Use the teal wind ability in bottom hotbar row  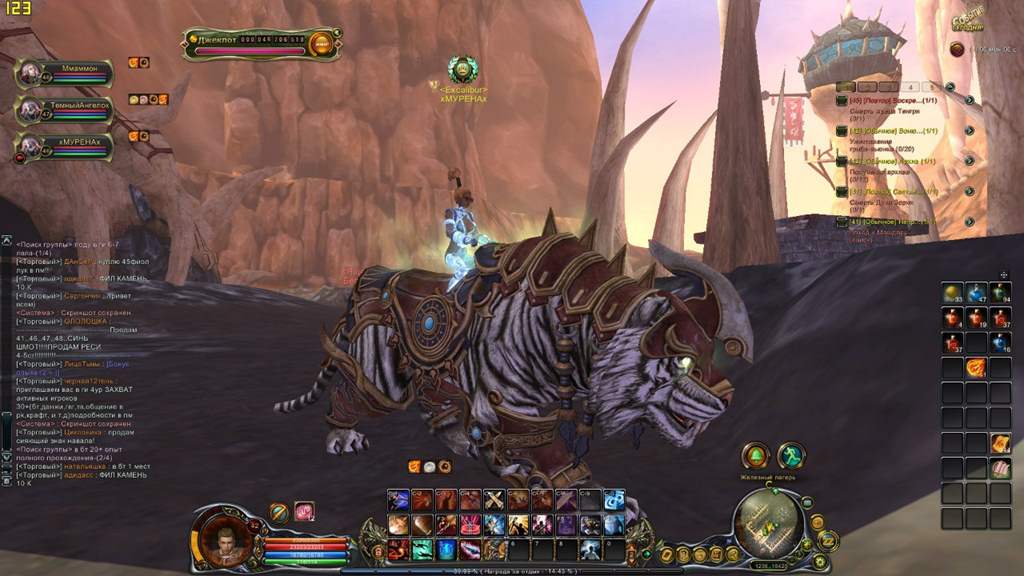(422, 548)
